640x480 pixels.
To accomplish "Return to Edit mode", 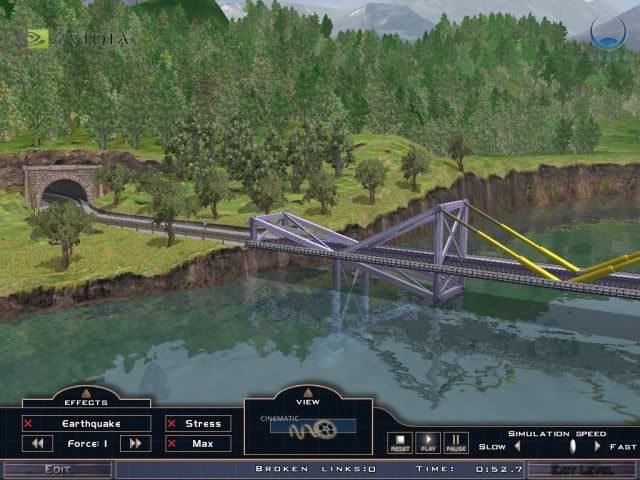I will point(56,469).
